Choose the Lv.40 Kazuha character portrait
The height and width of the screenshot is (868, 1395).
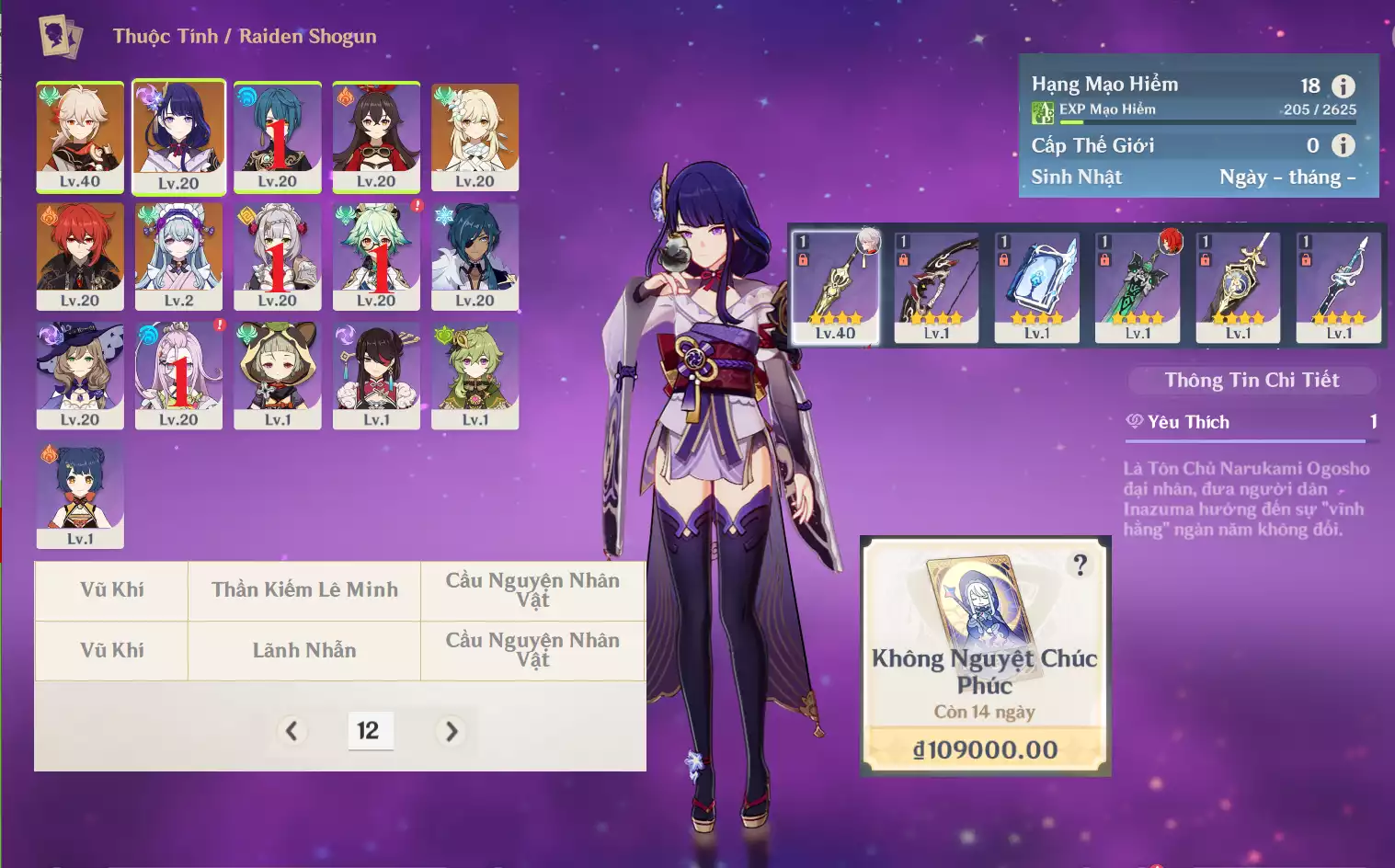80,136
